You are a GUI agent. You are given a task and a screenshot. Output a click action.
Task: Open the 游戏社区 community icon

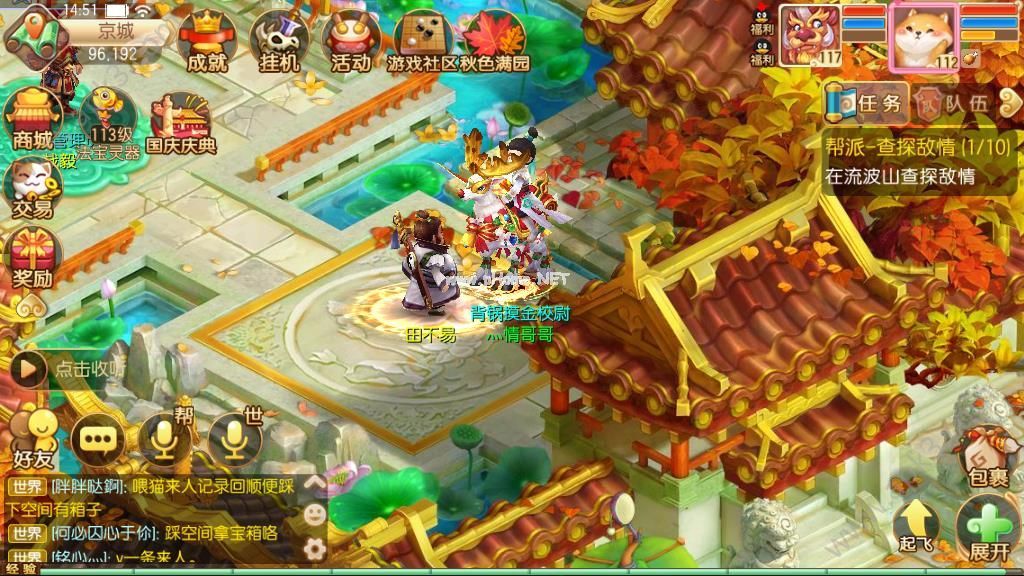422,40
